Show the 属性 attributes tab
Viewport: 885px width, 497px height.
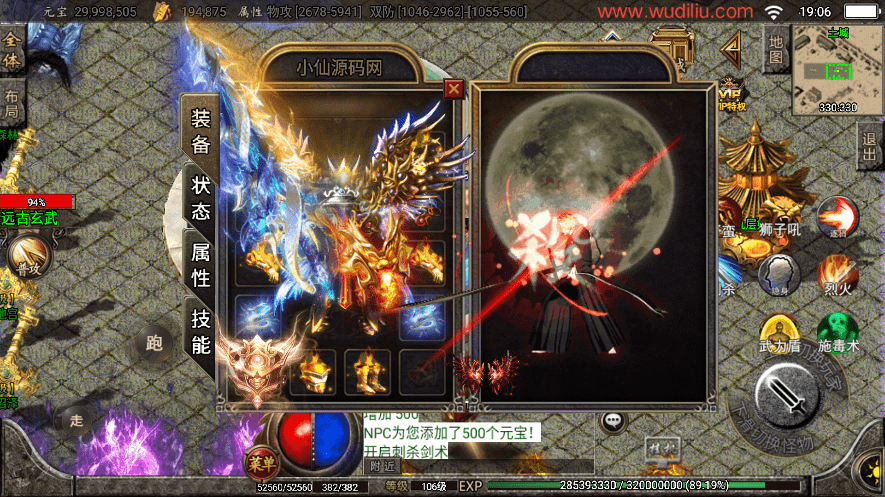201,265
